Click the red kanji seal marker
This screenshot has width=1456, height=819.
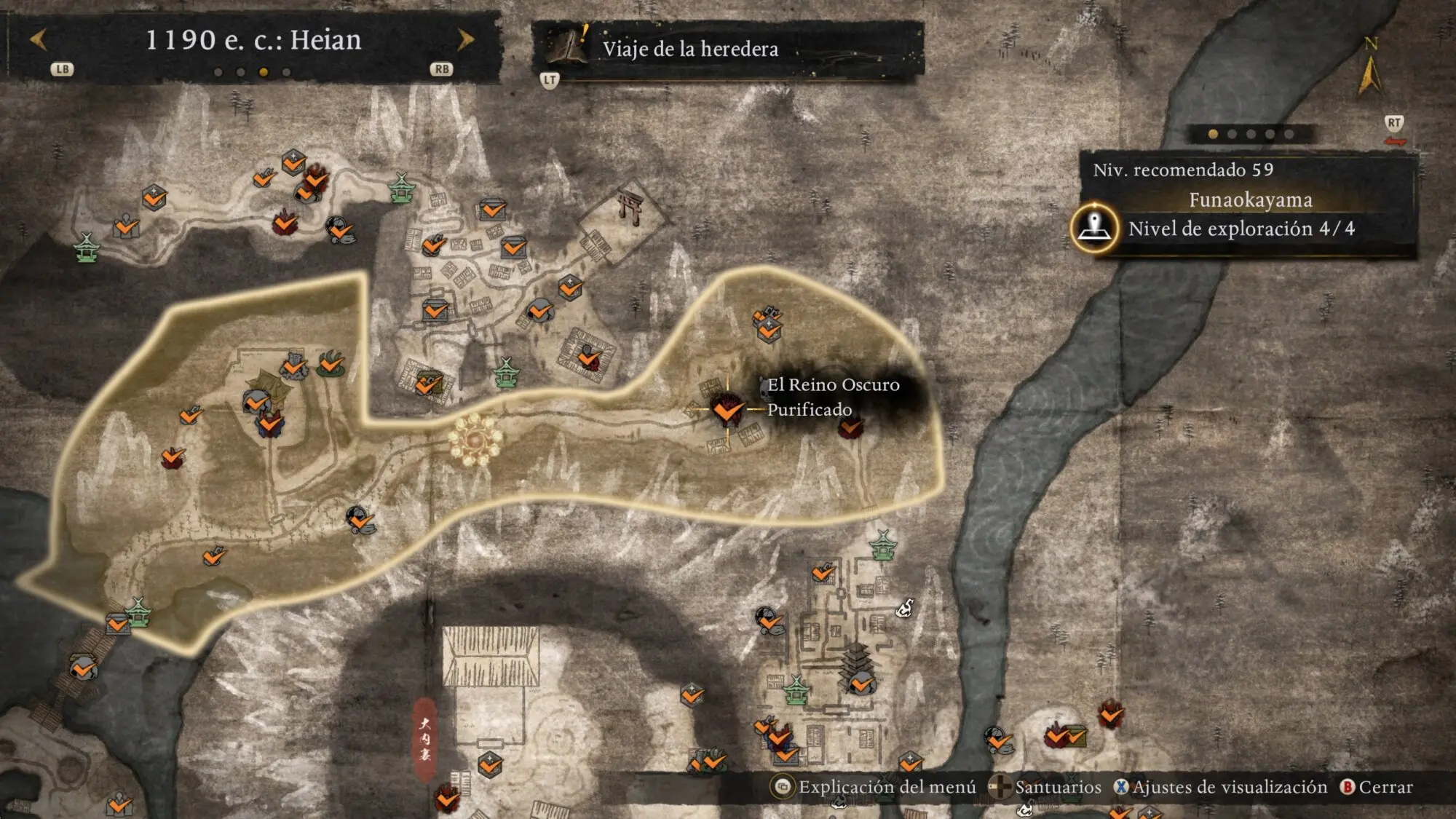pos(425,738)
